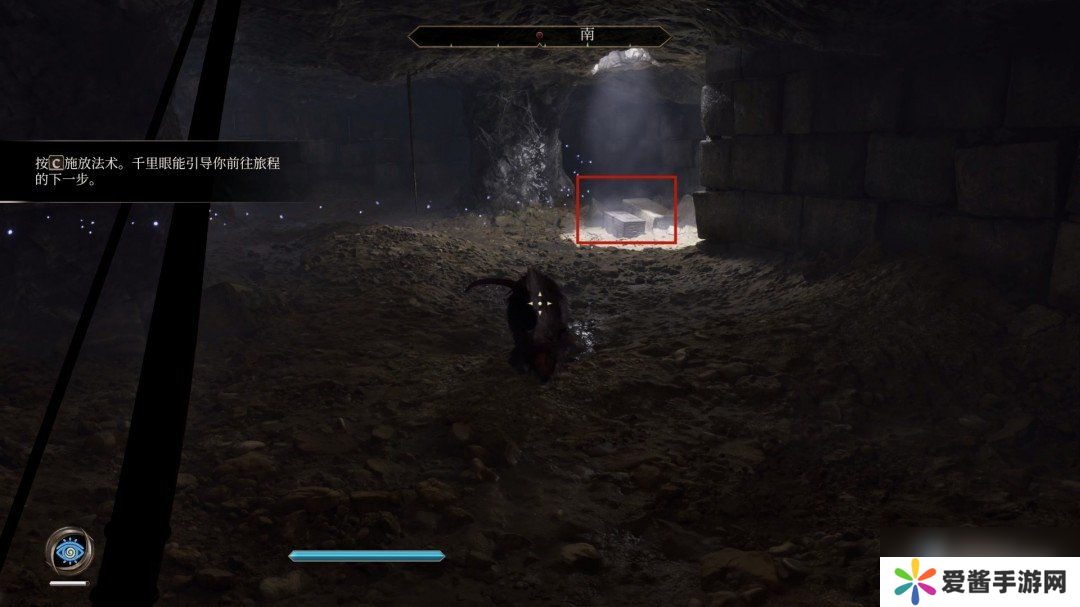Click the compass bar showing 南
The width and height of the screenshot is (1080, 607).
(x=539, y=36)
